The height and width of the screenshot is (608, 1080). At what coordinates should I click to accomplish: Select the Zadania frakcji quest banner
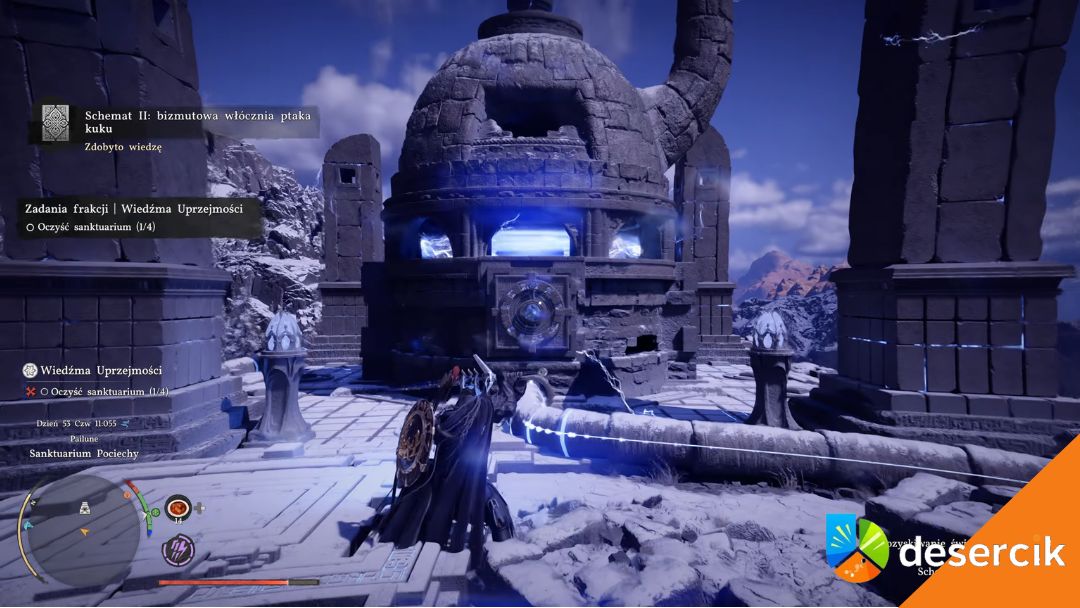pos(133,208)
